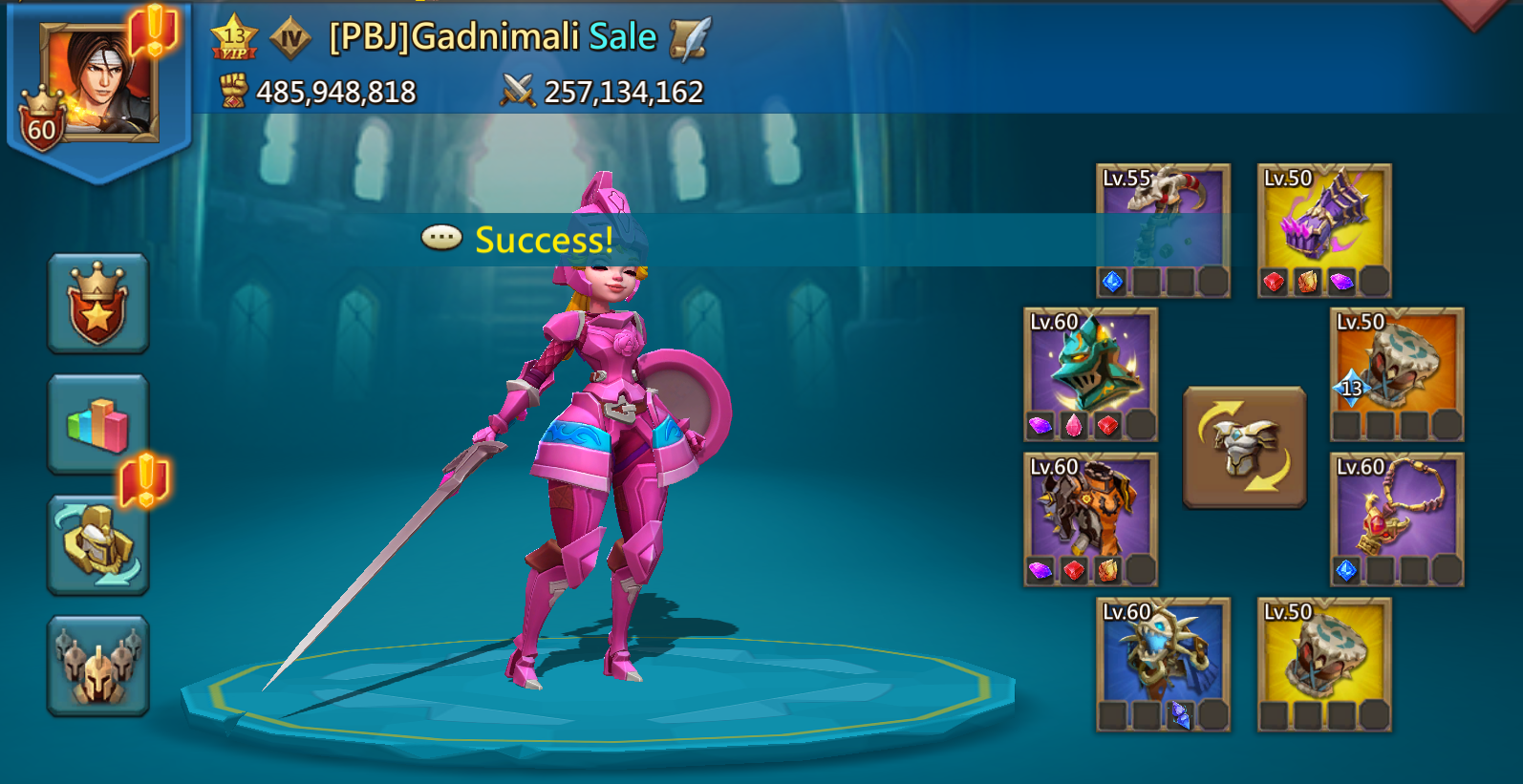1523x784 pixels.
Task: Select the Lv.55 dragon skull weapon slot
Action: [1163, 230]
